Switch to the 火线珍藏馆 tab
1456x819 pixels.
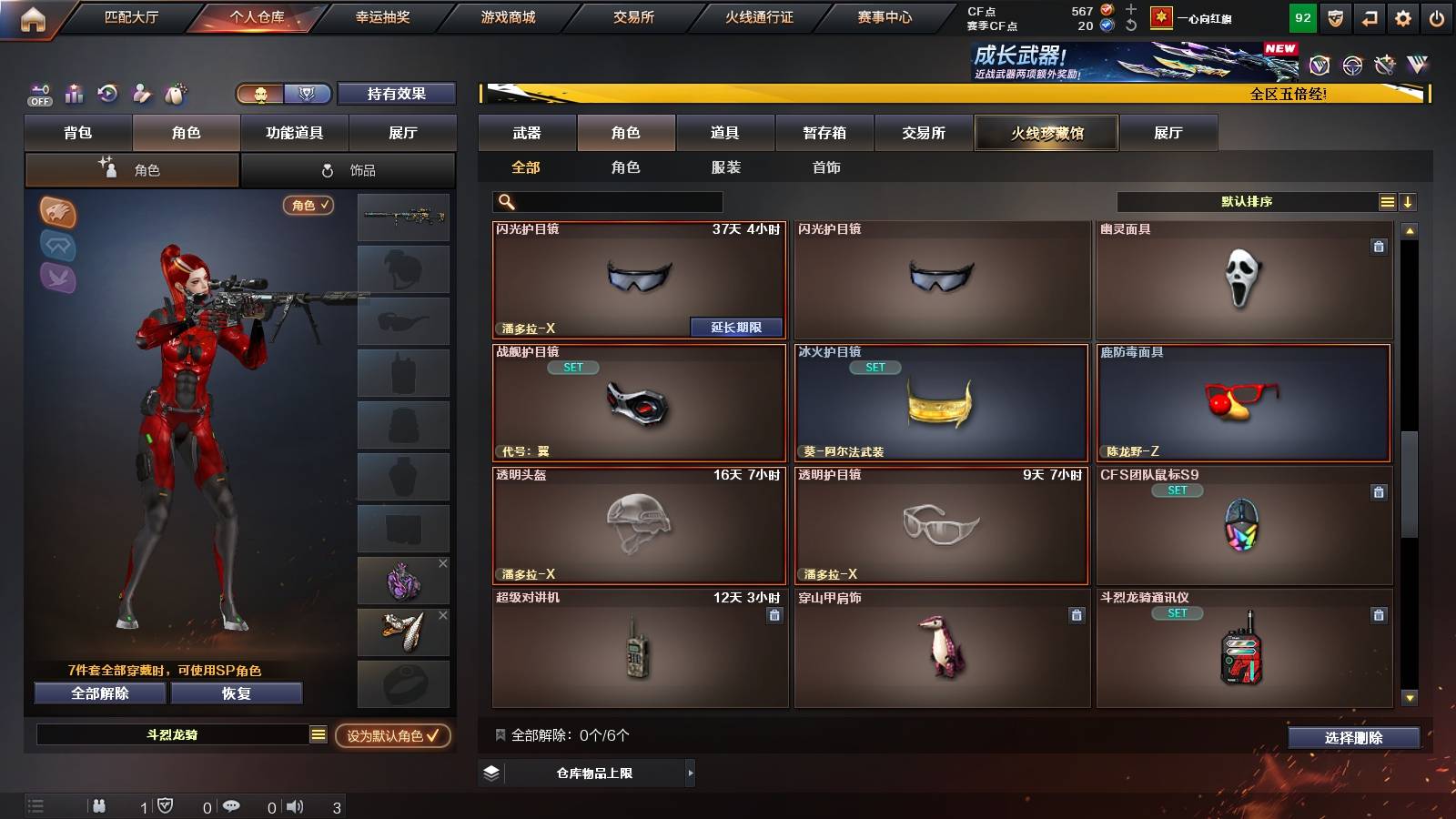pos(1046,133)
